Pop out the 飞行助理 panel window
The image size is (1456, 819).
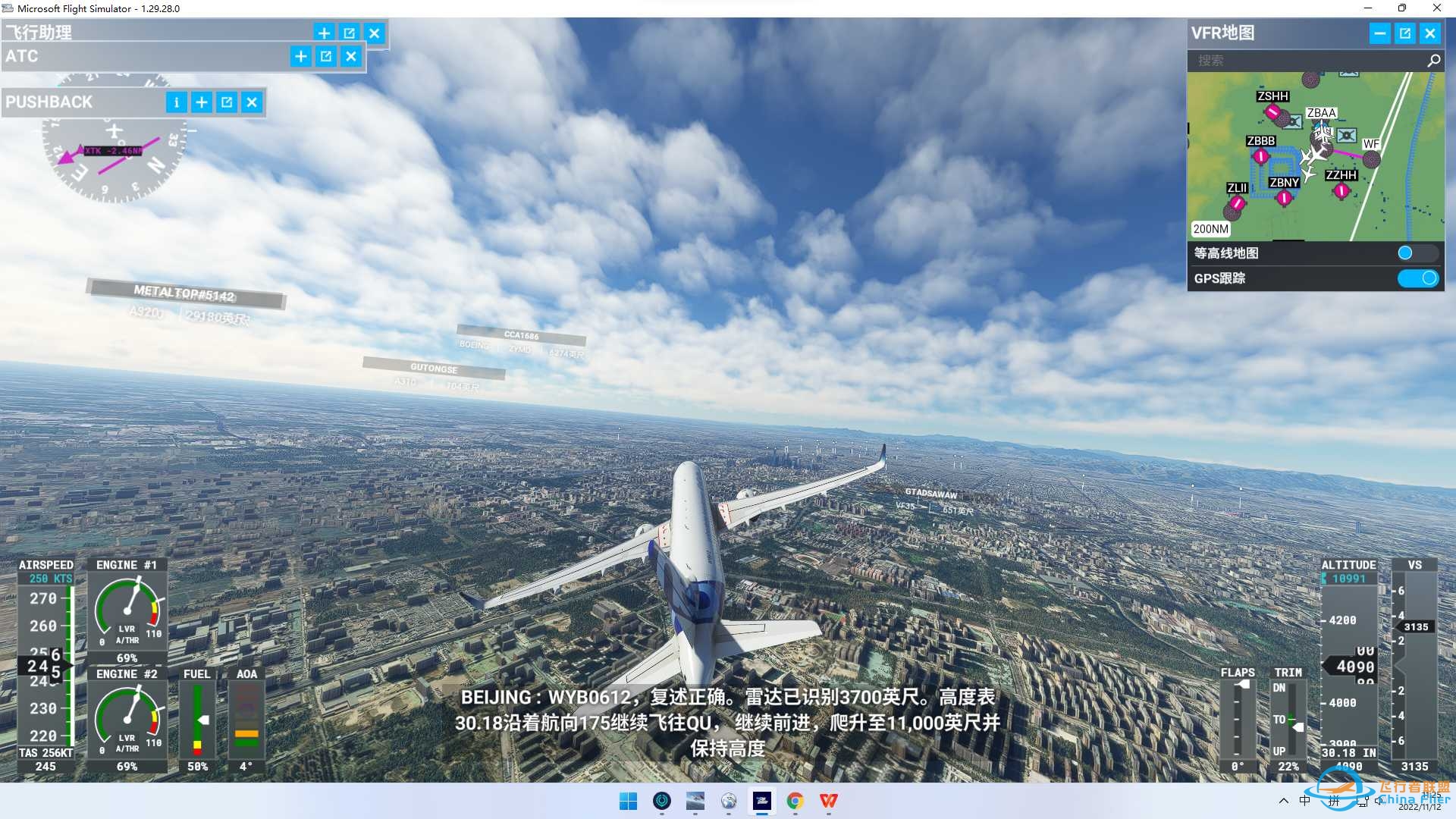click(349, 33)
